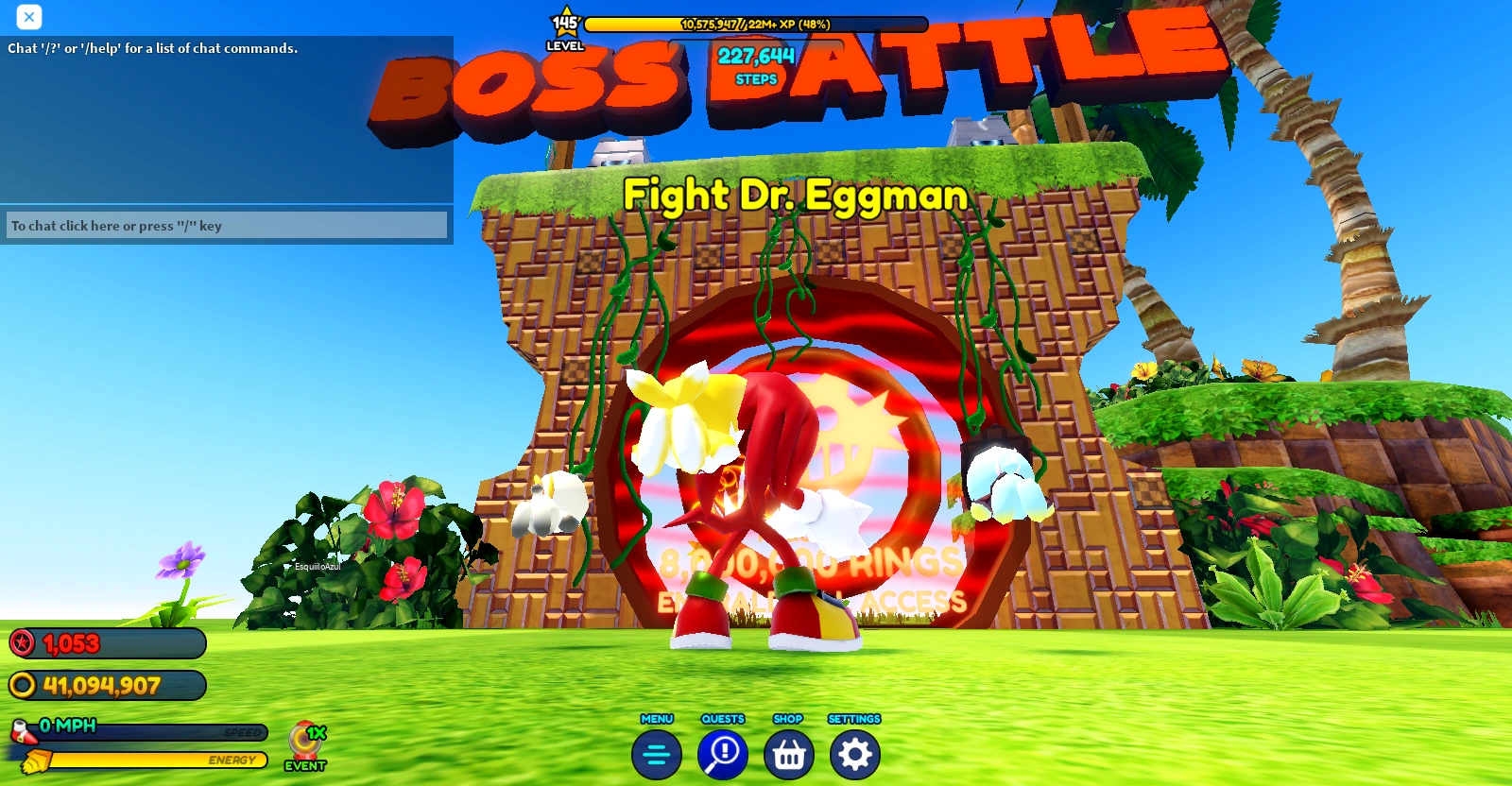Click the XP progress bar
Screen dimensions: 1512x786
tap(756, 26)
